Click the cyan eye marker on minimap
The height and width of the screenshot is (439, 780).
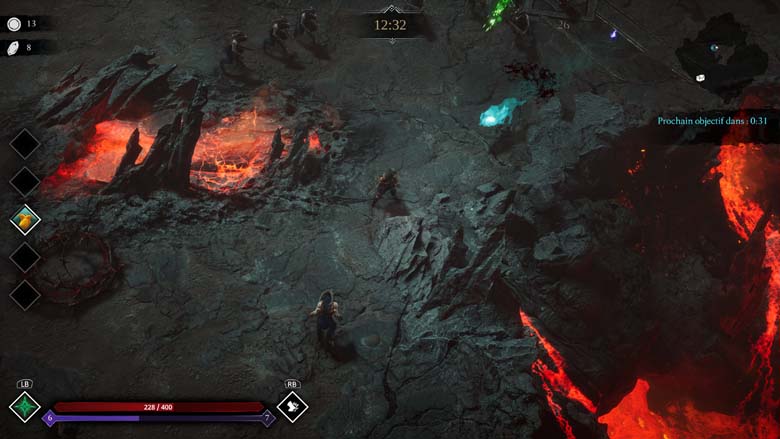click(x=714, y=47)
